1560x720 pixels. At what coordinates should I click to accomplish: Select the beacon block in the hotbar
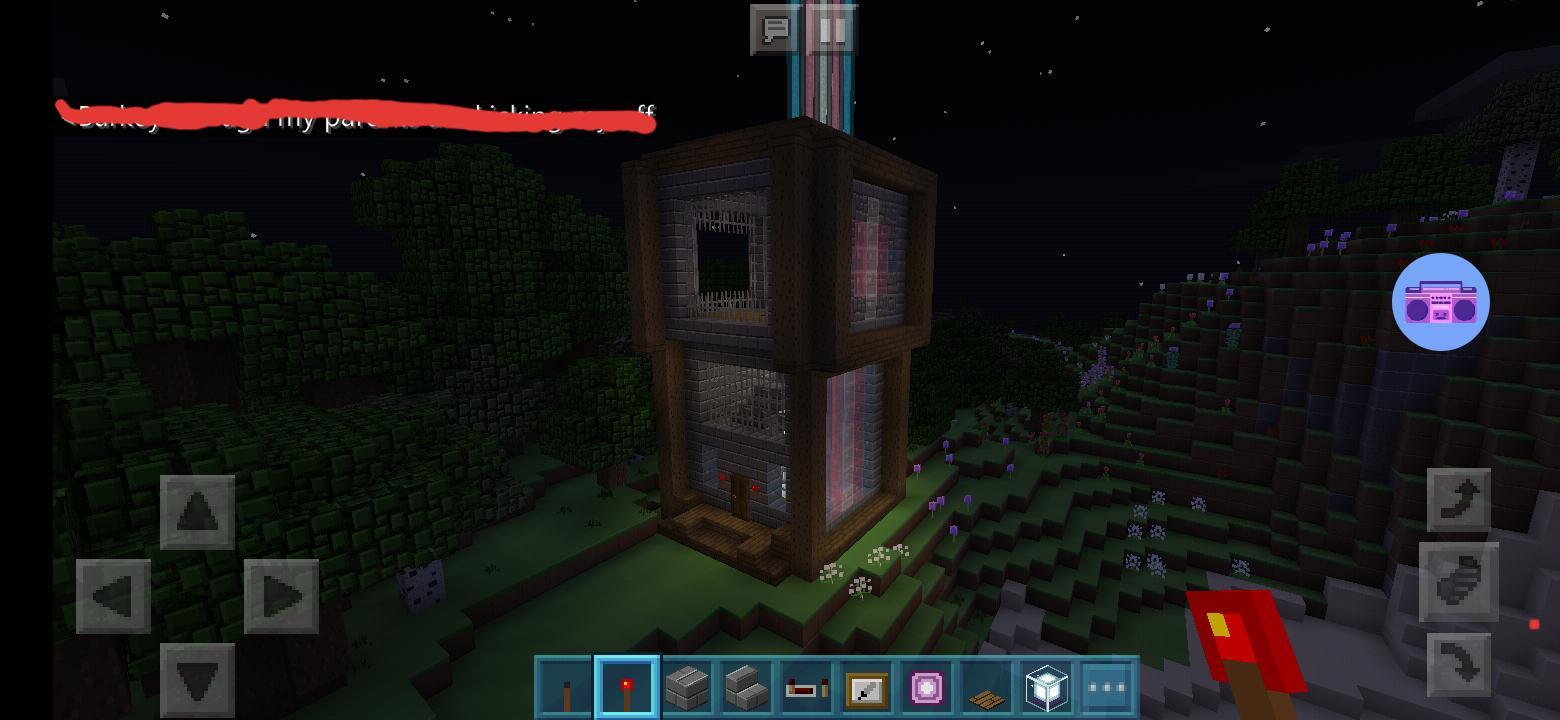(1045, 687)
